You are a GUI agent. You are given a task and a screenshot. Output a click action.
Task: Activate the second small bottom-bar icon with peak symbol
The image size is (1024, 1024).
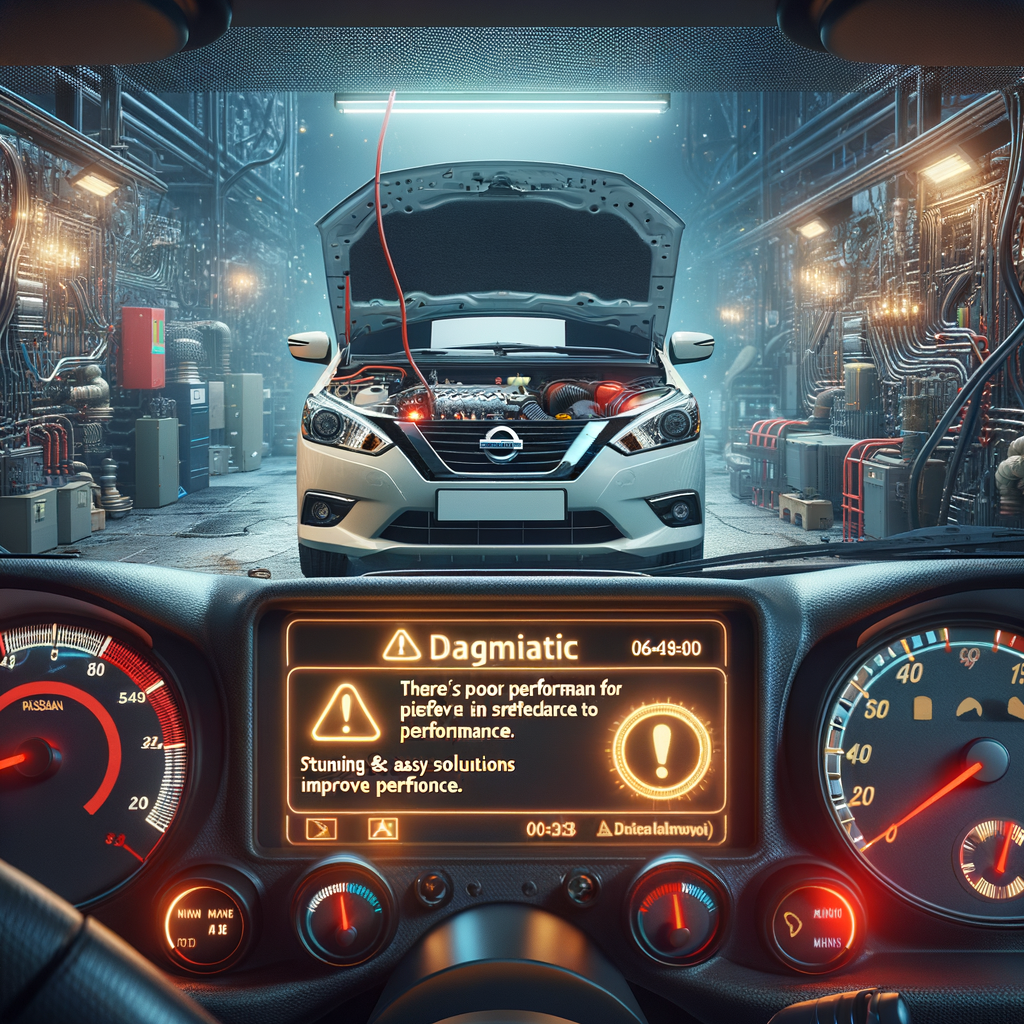point(383,828)
